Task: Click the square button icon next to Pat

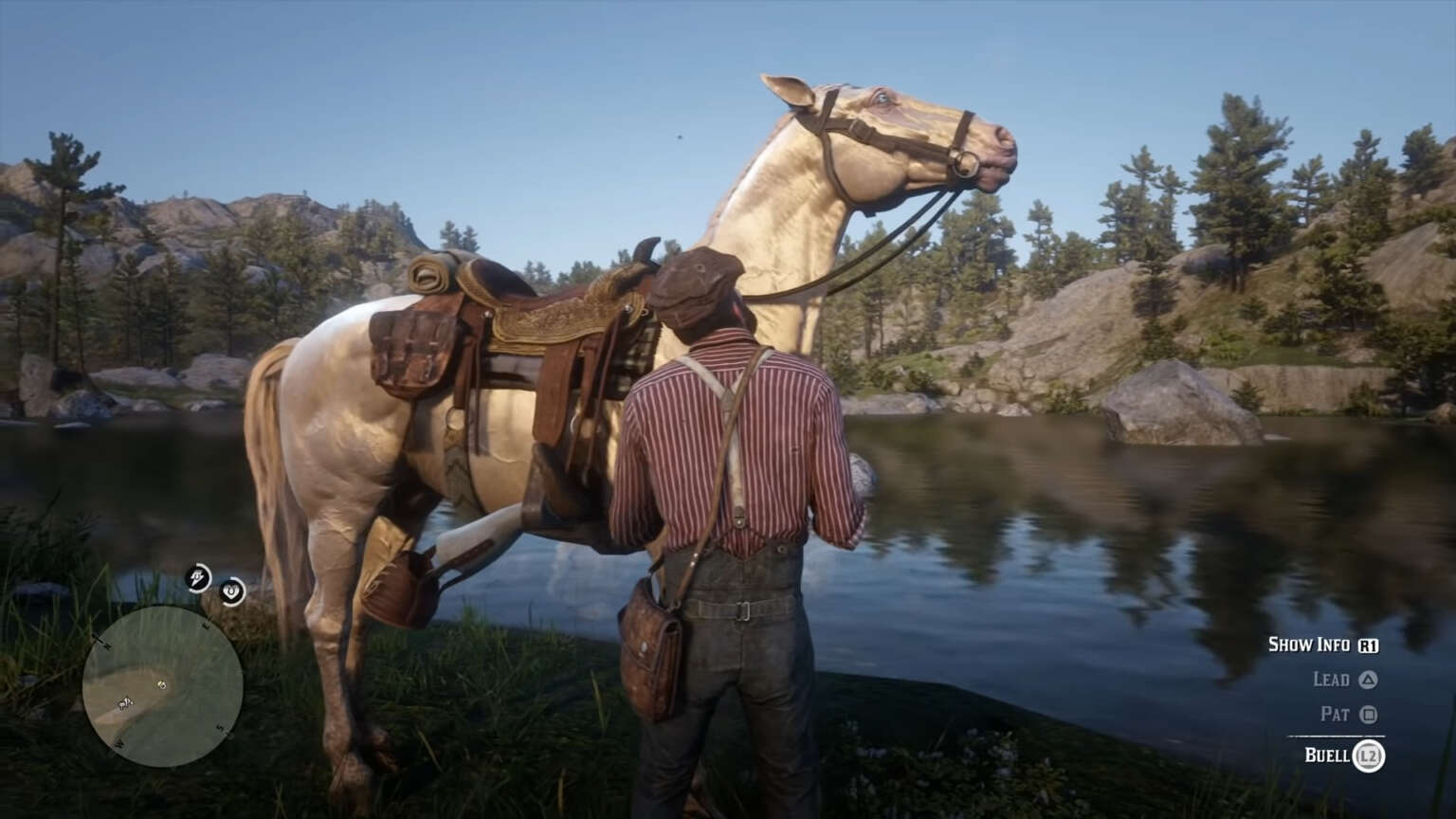Action: 1369,715
